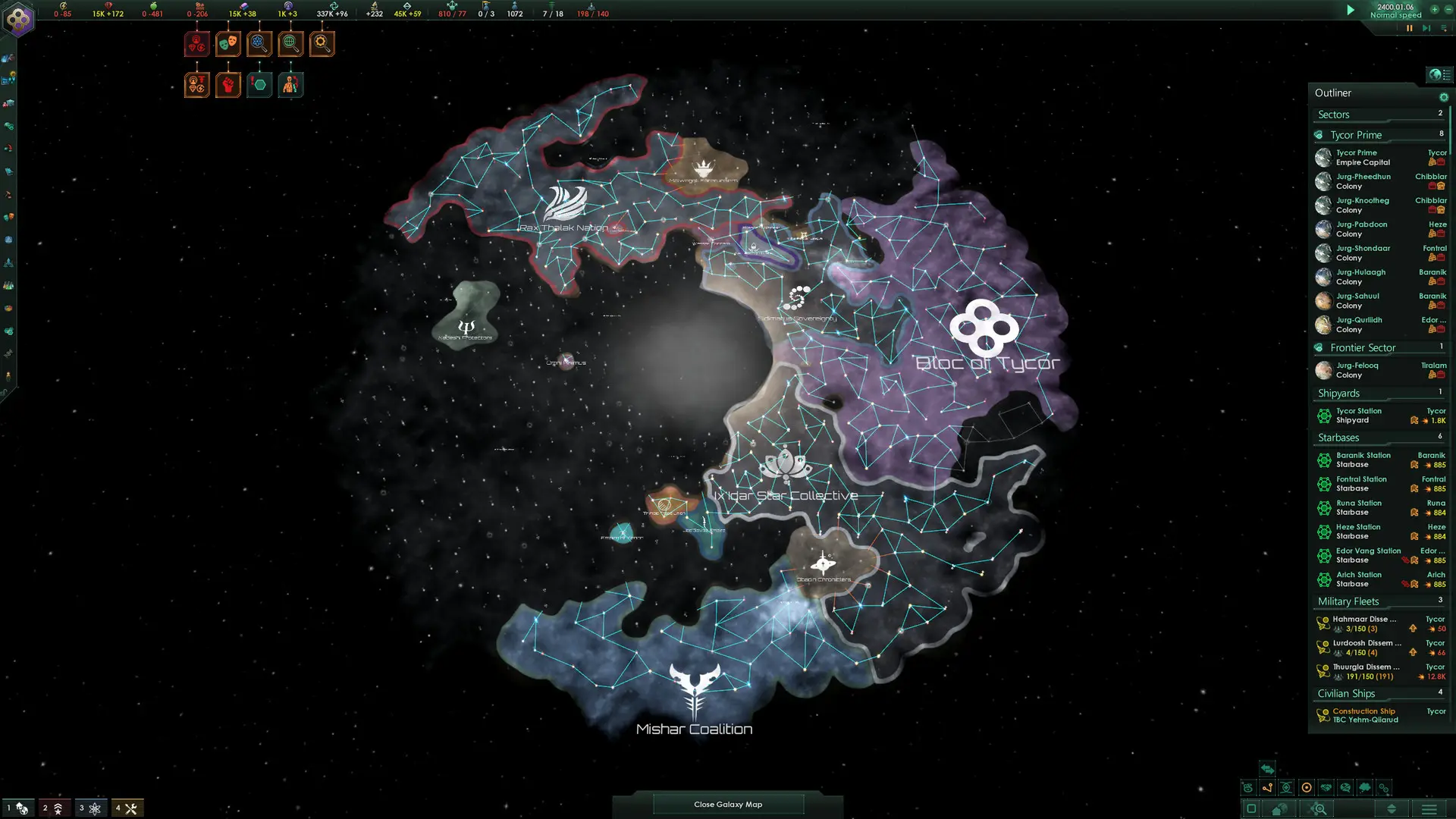Open the green globe survey notification
Viewport: 1456px width, 819px height.
click(290, 43)
